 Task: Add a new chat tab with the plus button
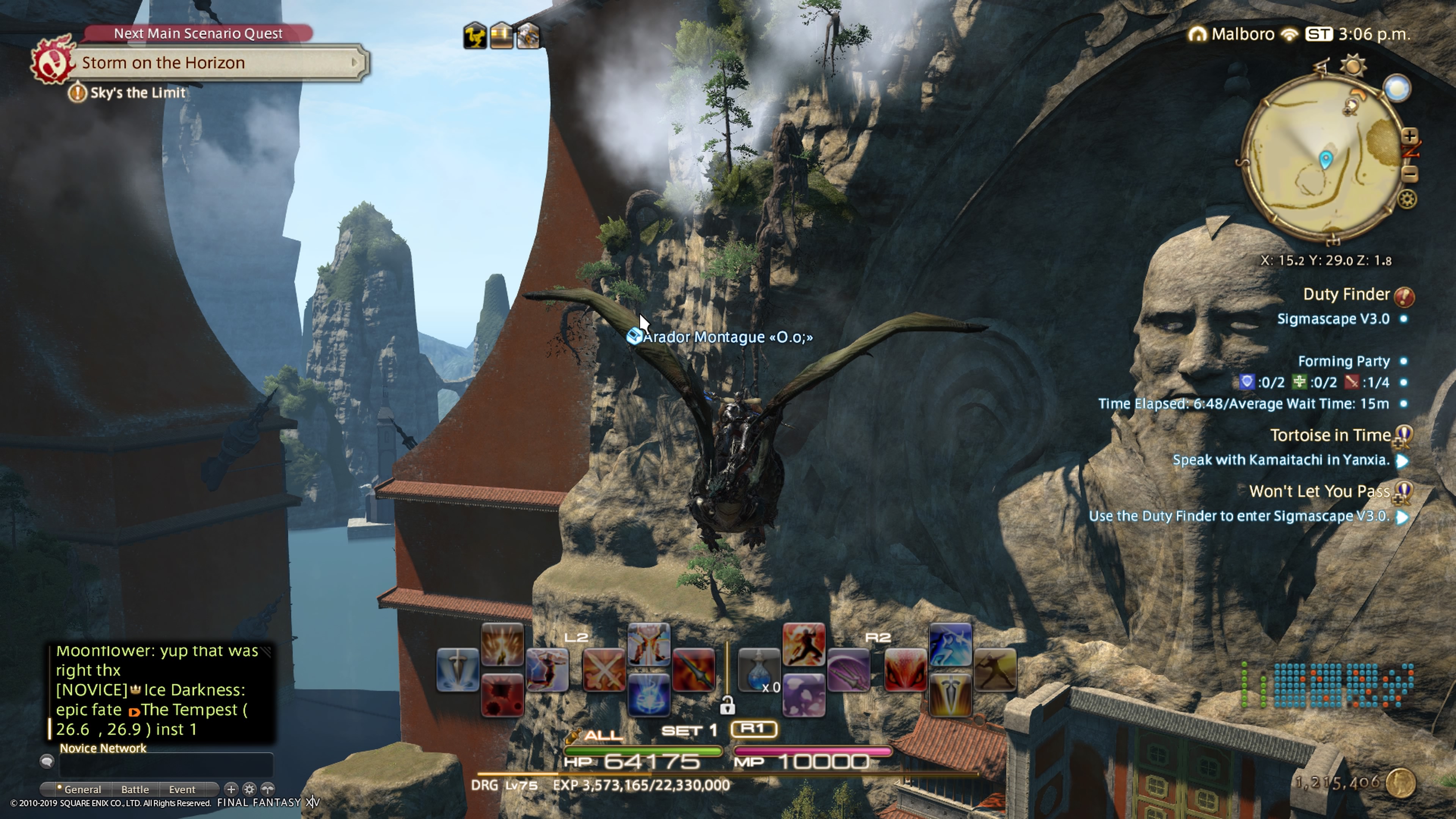click(231, 789)
